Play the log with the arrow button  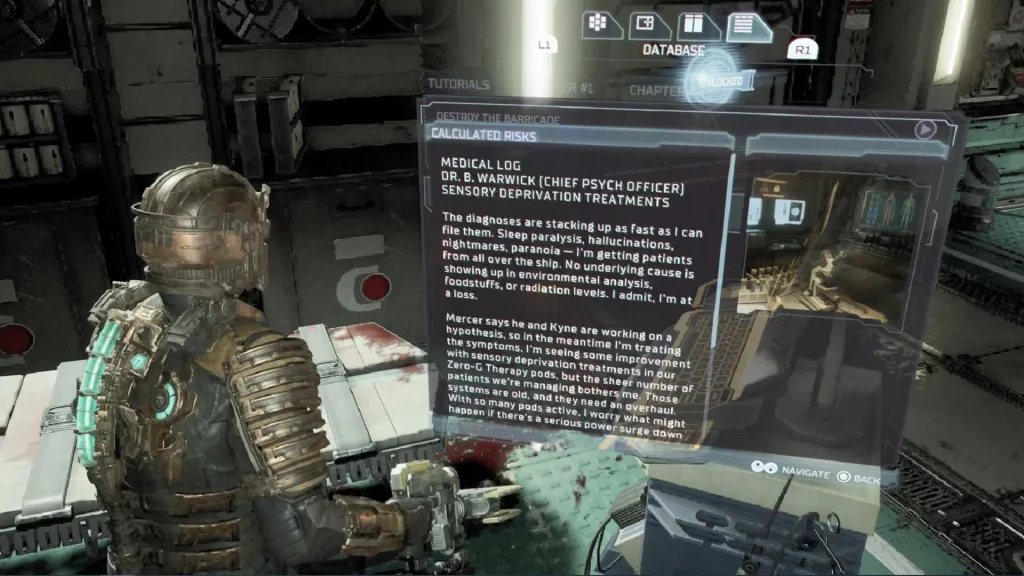click(926, 129)
